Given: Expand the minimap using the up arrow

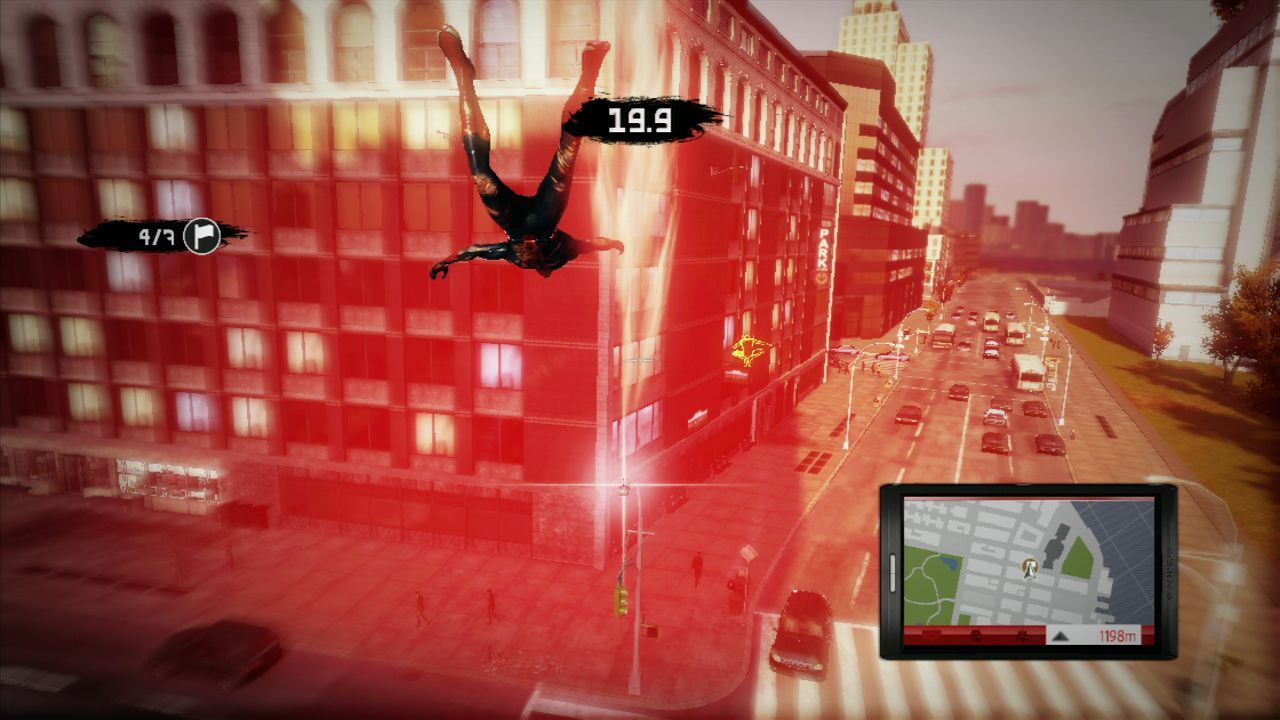Looking at the screenshot, I should (1062, 637).
